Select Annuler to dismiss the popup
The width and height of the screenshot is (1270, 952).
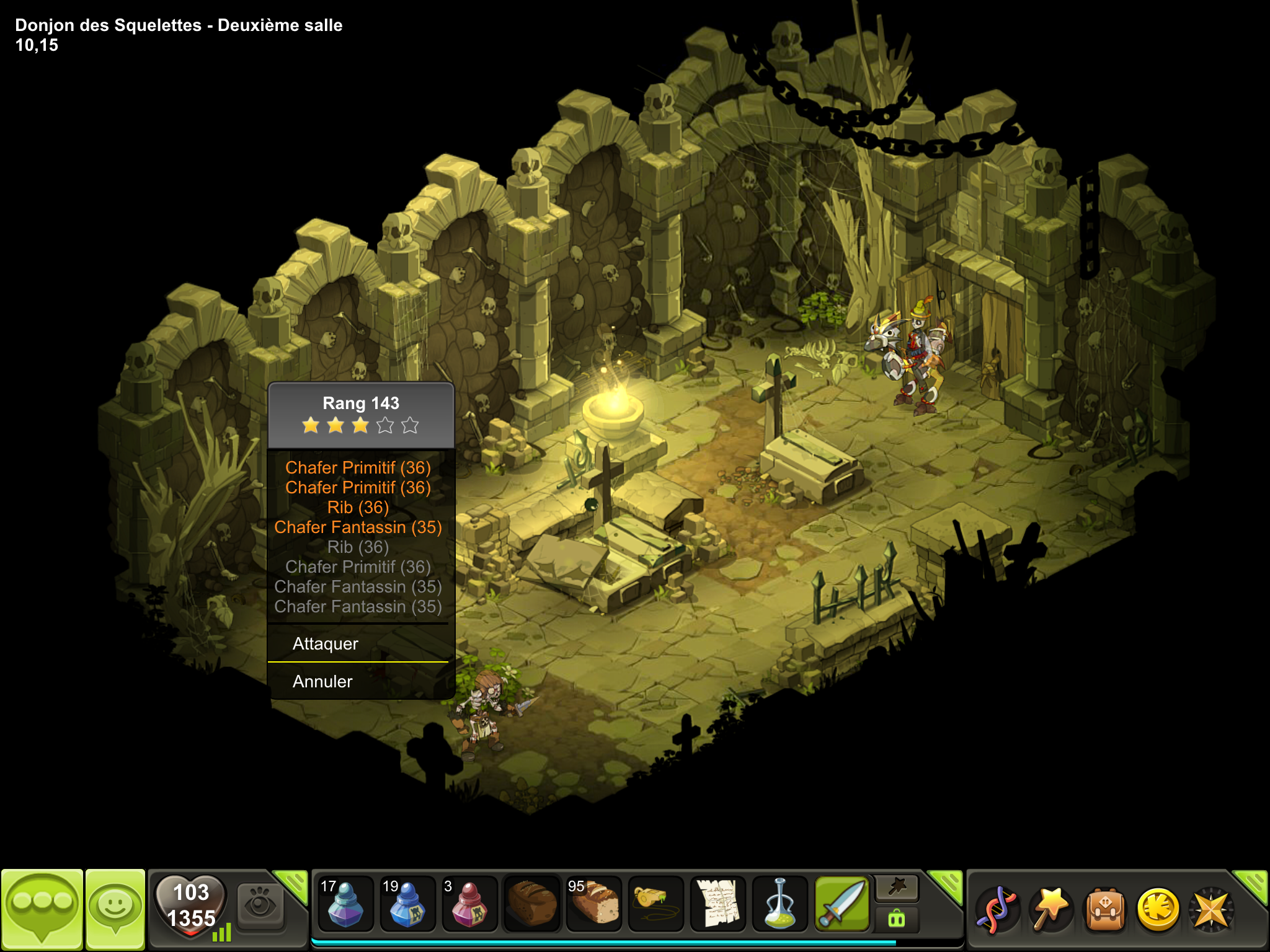322,682
